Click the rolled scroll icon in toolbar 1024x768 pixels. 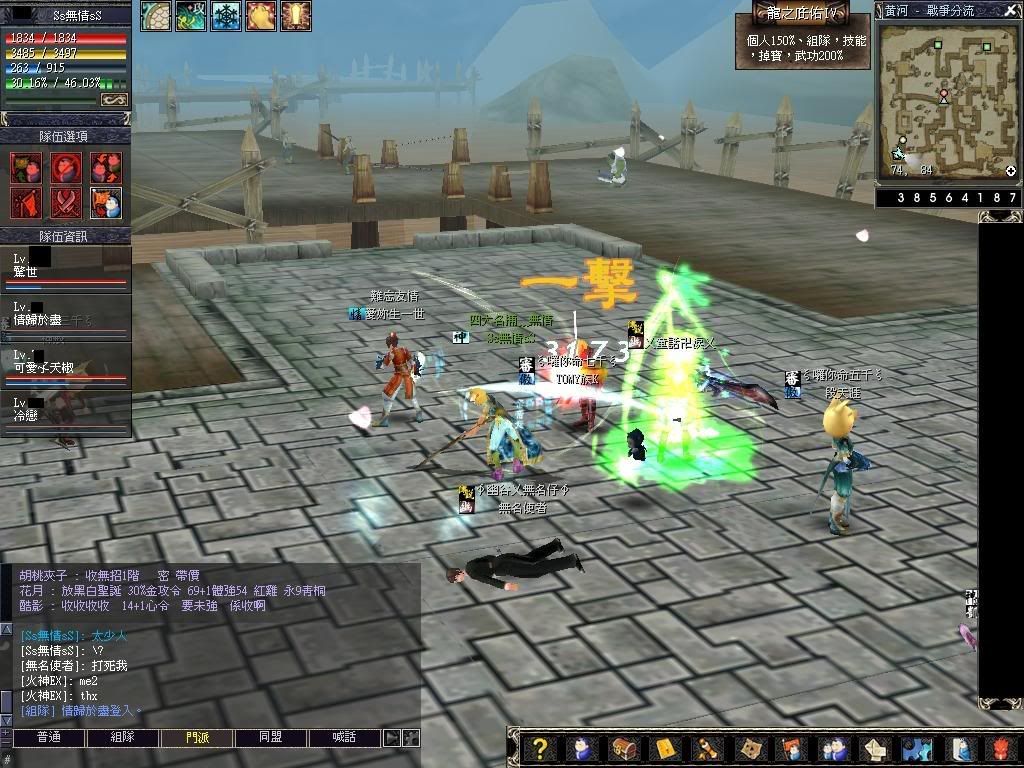coord(707,748)
